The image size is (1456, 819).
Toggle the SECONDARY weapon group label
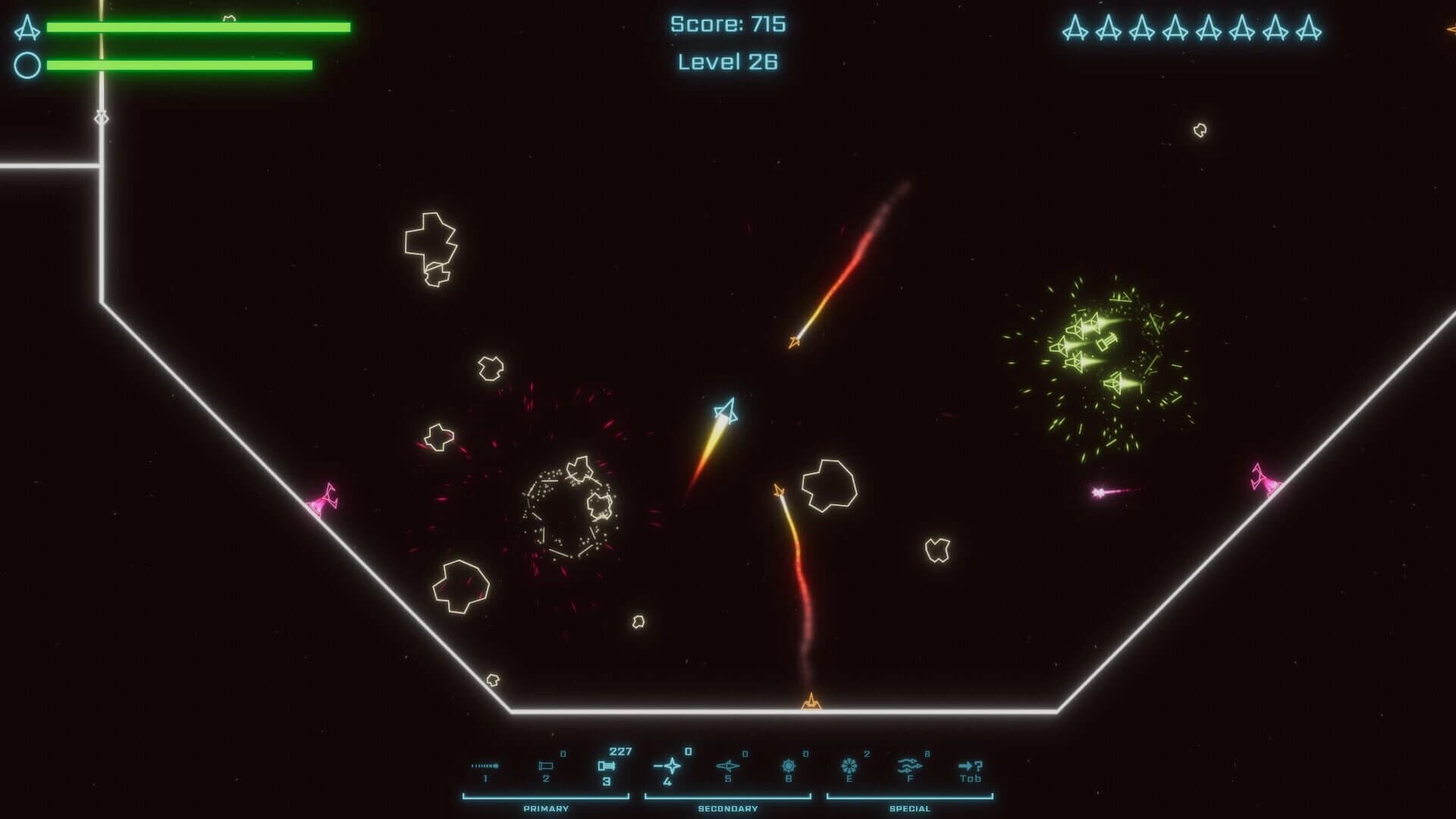point(730,808)
